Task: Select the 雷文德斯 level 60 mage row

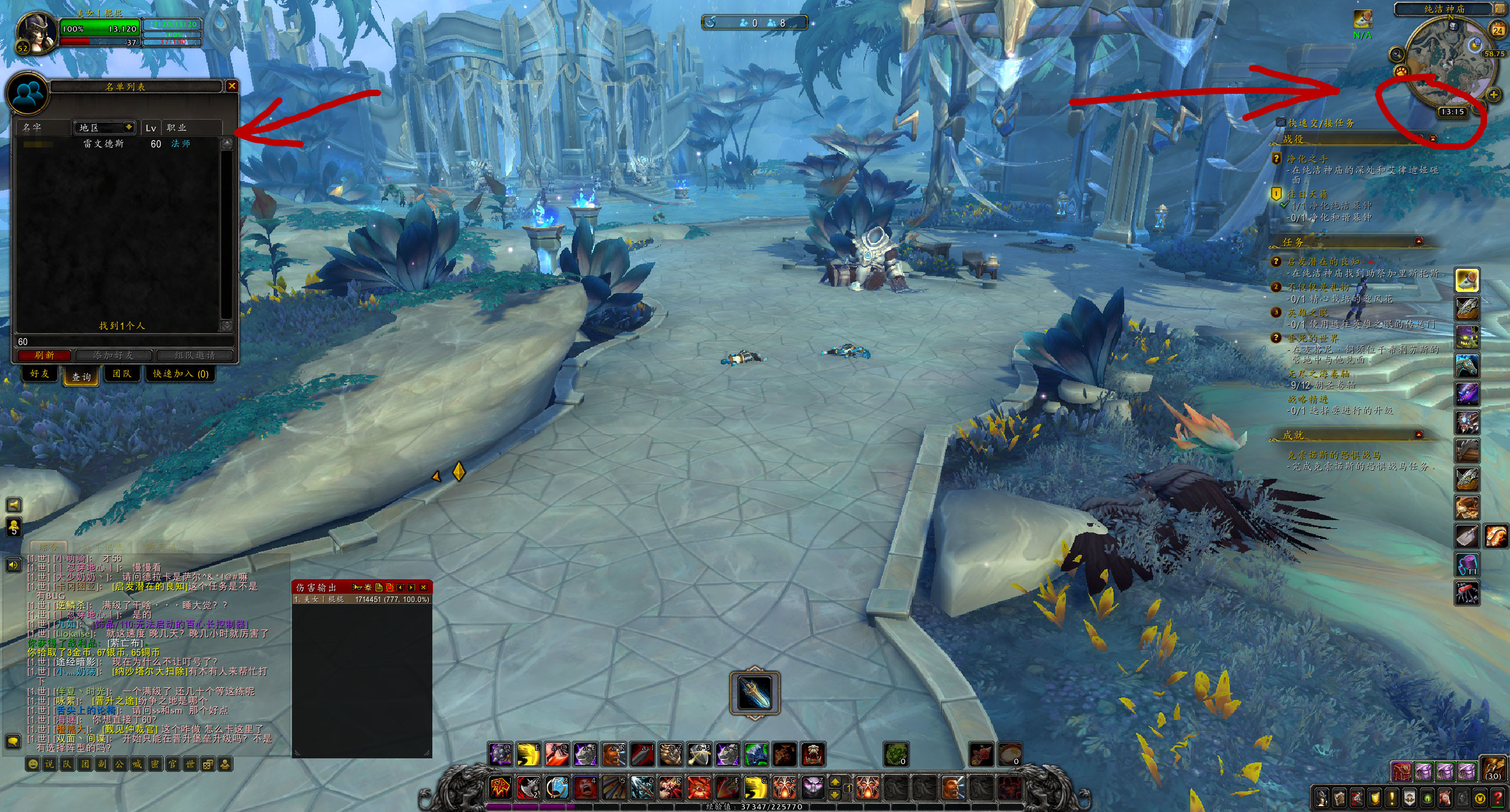Action: point(118,144)
